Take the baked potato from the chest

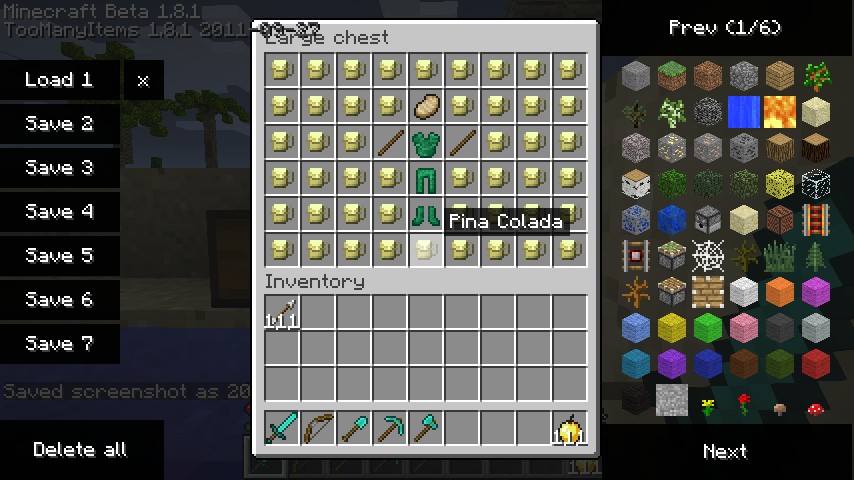point(426,106)
